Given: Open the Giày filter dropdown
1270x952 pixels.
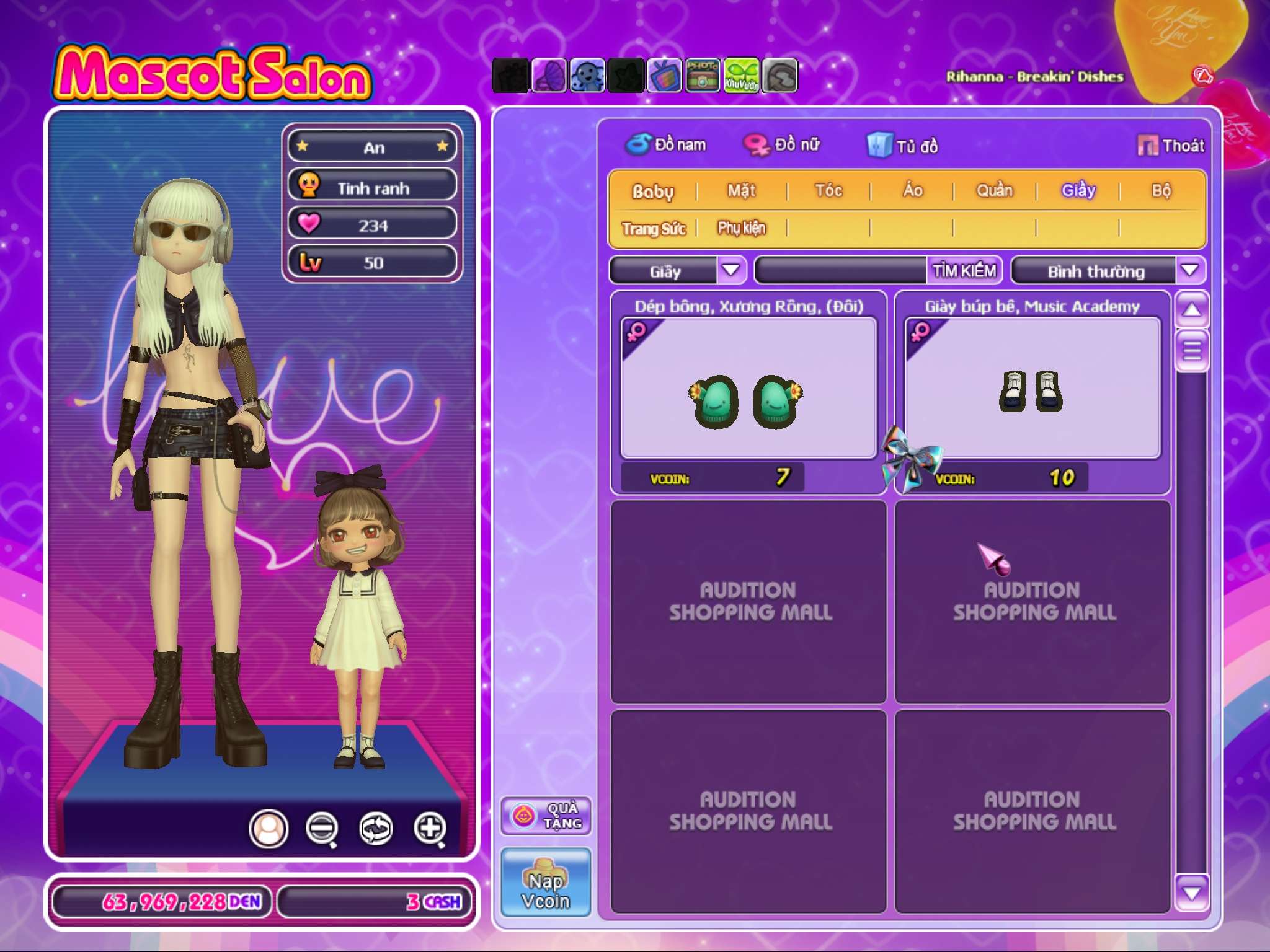Looking at the screenshot, I should click(731, 271).
